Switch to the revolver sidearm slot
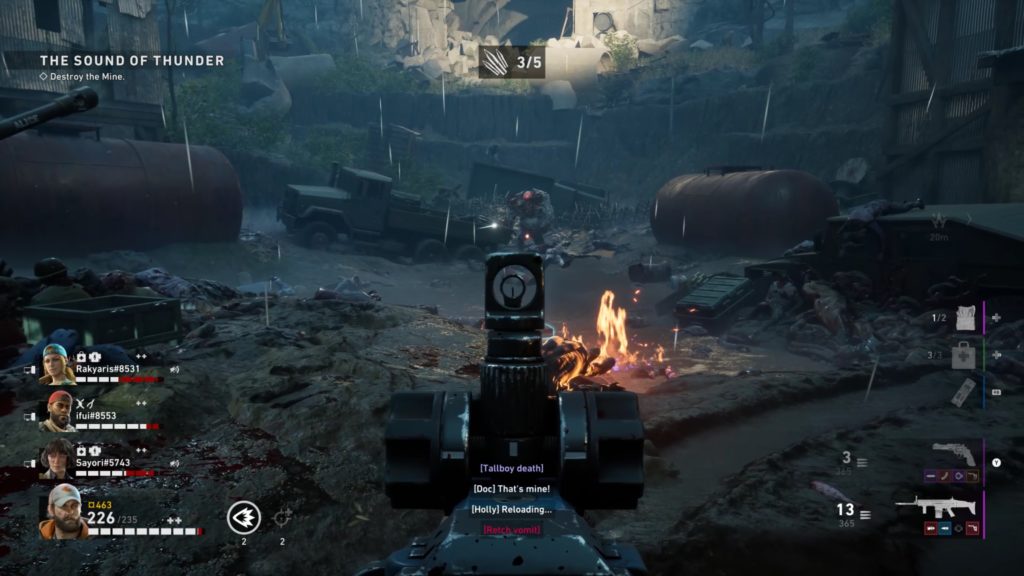This screenshot has width=1024, height=576. click(x=953, y=454)
